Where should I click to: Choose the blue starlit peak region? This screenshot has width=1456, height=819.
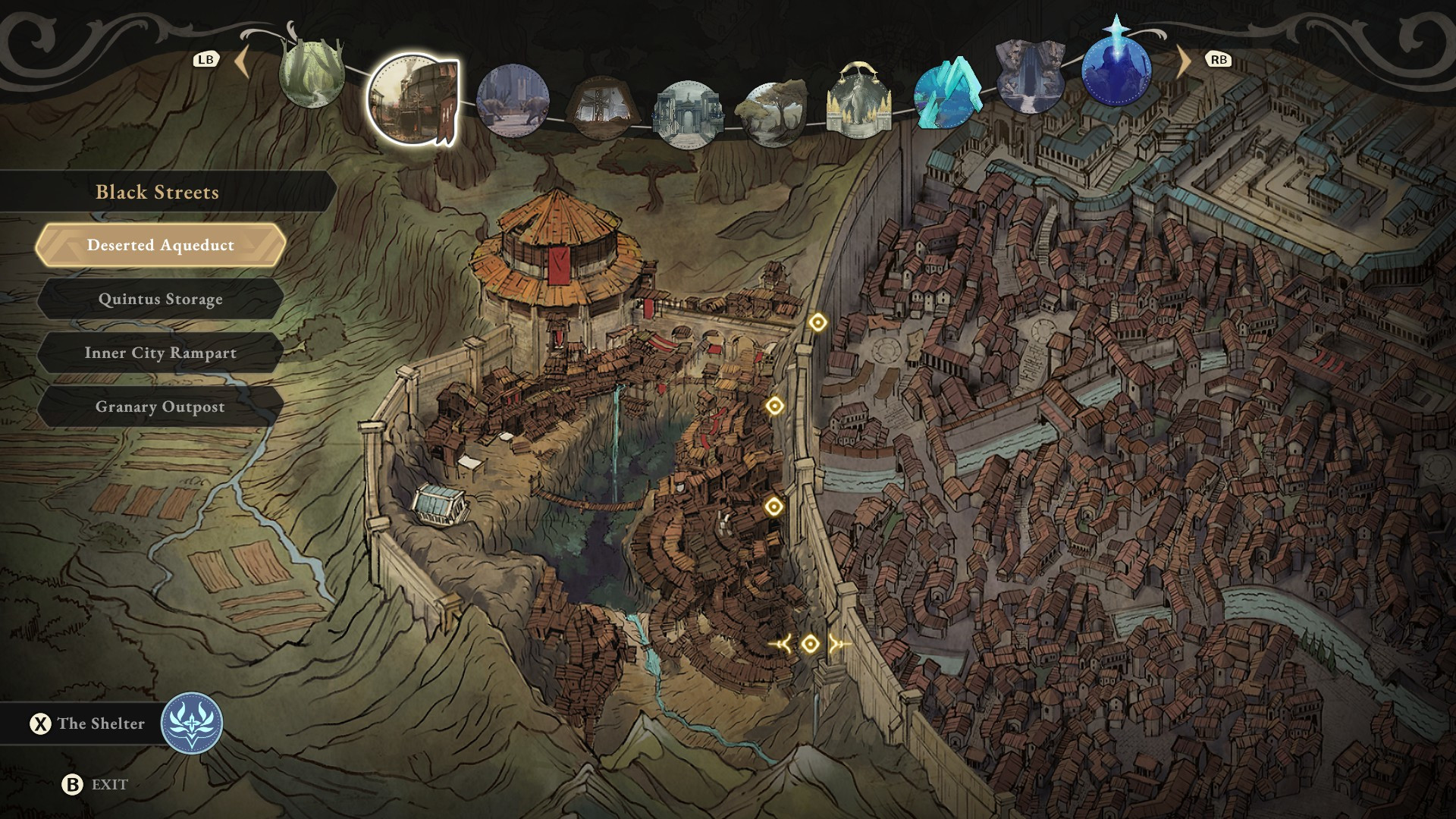point(1116,70)
